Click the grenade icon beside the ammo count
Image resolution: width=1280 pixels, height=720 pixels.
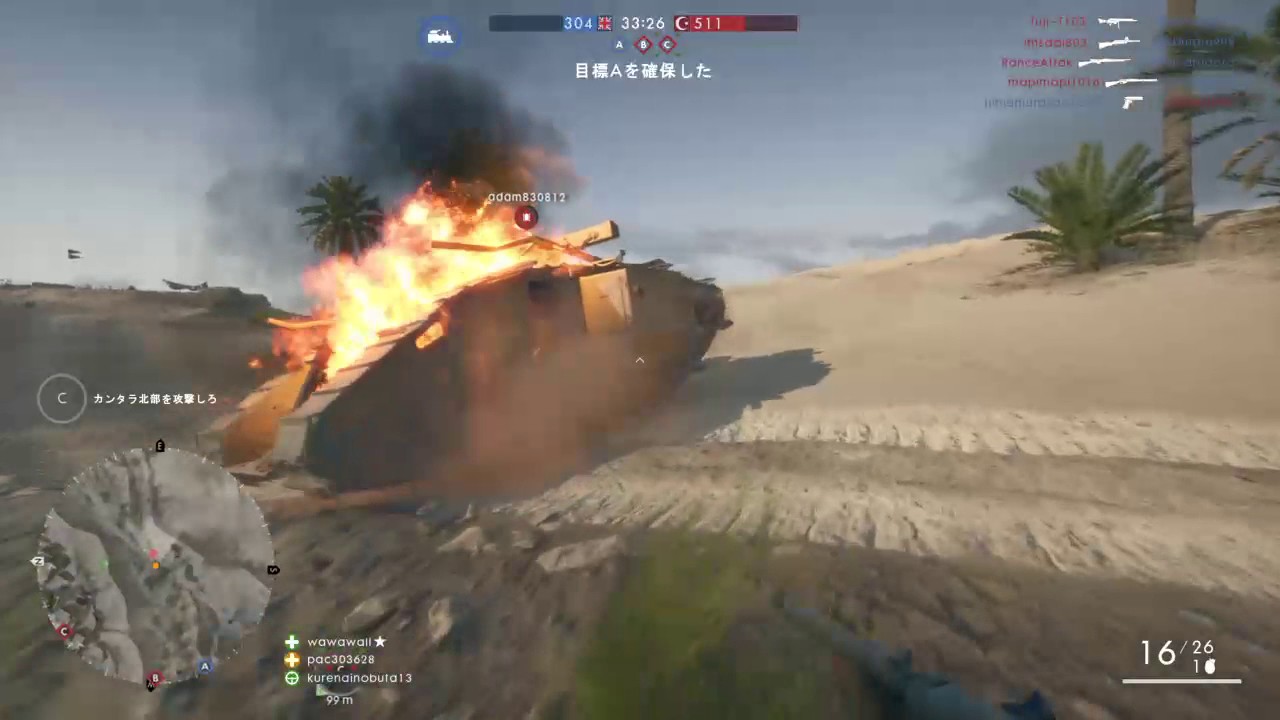pos(1209,667)
